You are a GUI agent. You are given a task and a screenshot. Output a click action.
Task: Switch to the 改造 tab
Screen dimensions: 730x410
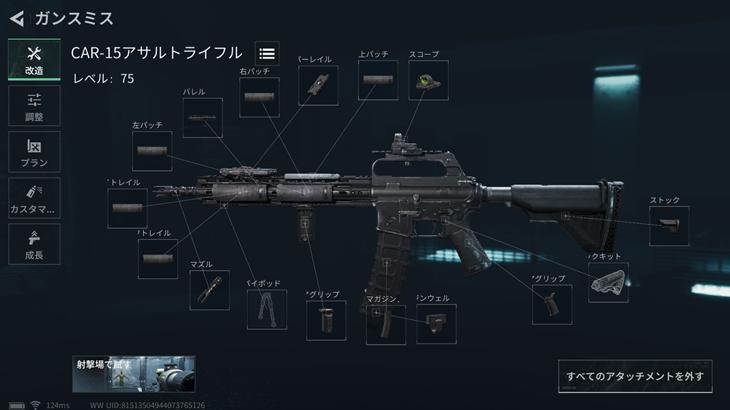point(34,60)
